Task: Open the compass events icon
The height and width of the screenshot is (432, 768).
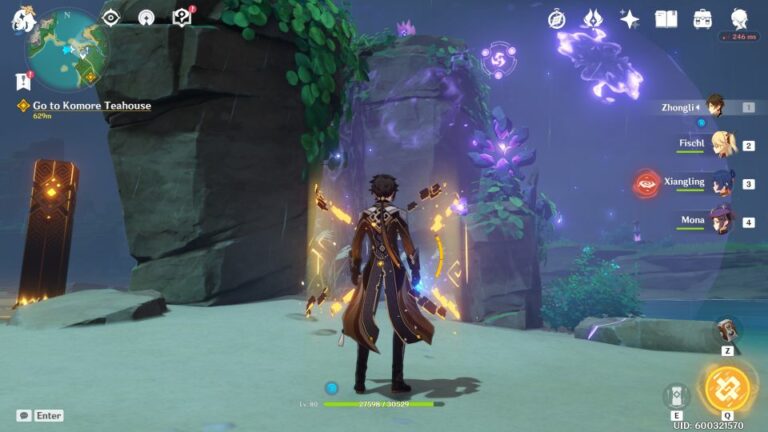Action: pyautogui.click(x=556, y=19)
